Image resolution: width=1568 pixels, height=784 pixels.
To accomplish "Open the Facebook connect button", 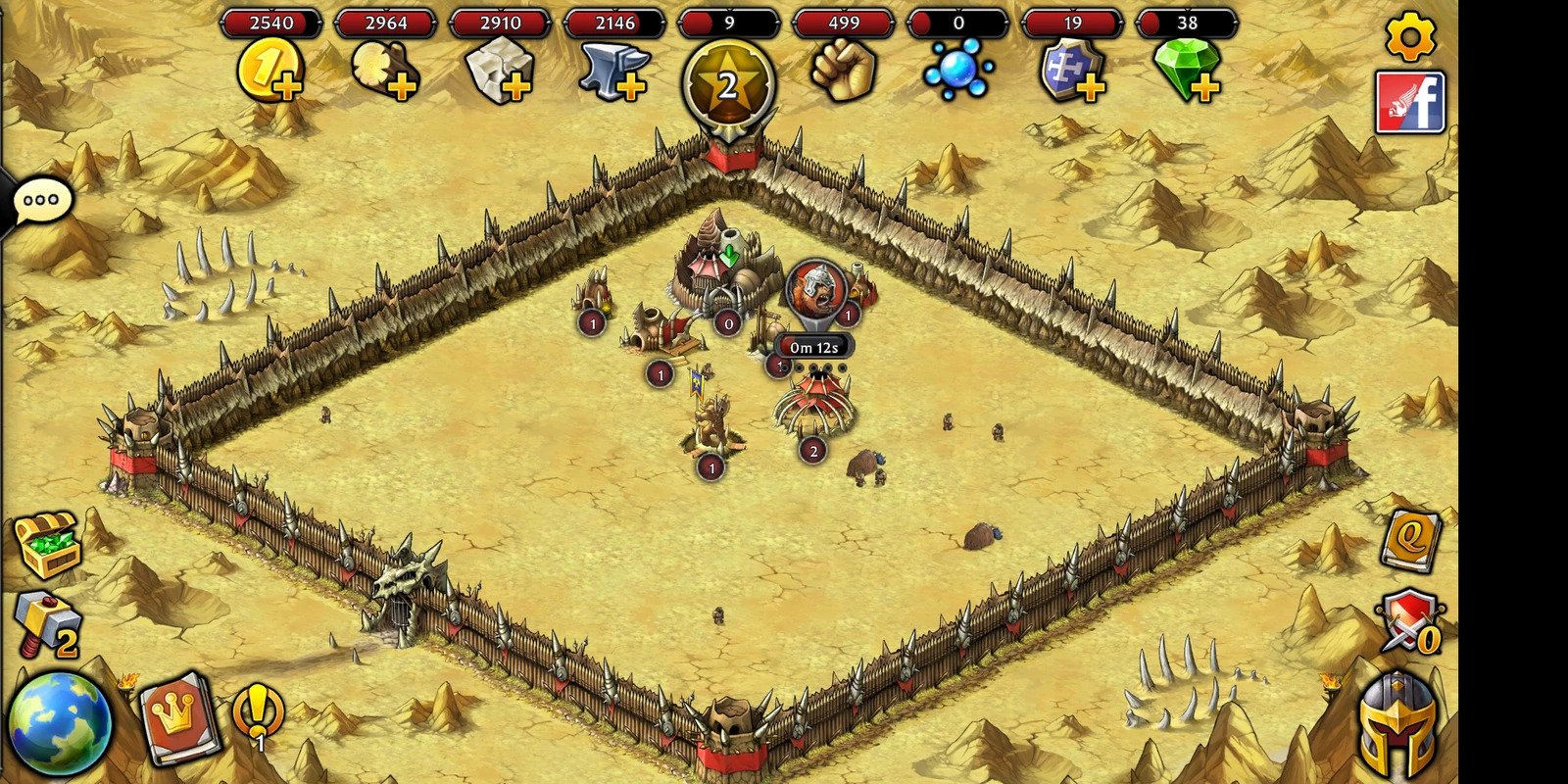I will tap(1410, 102).
